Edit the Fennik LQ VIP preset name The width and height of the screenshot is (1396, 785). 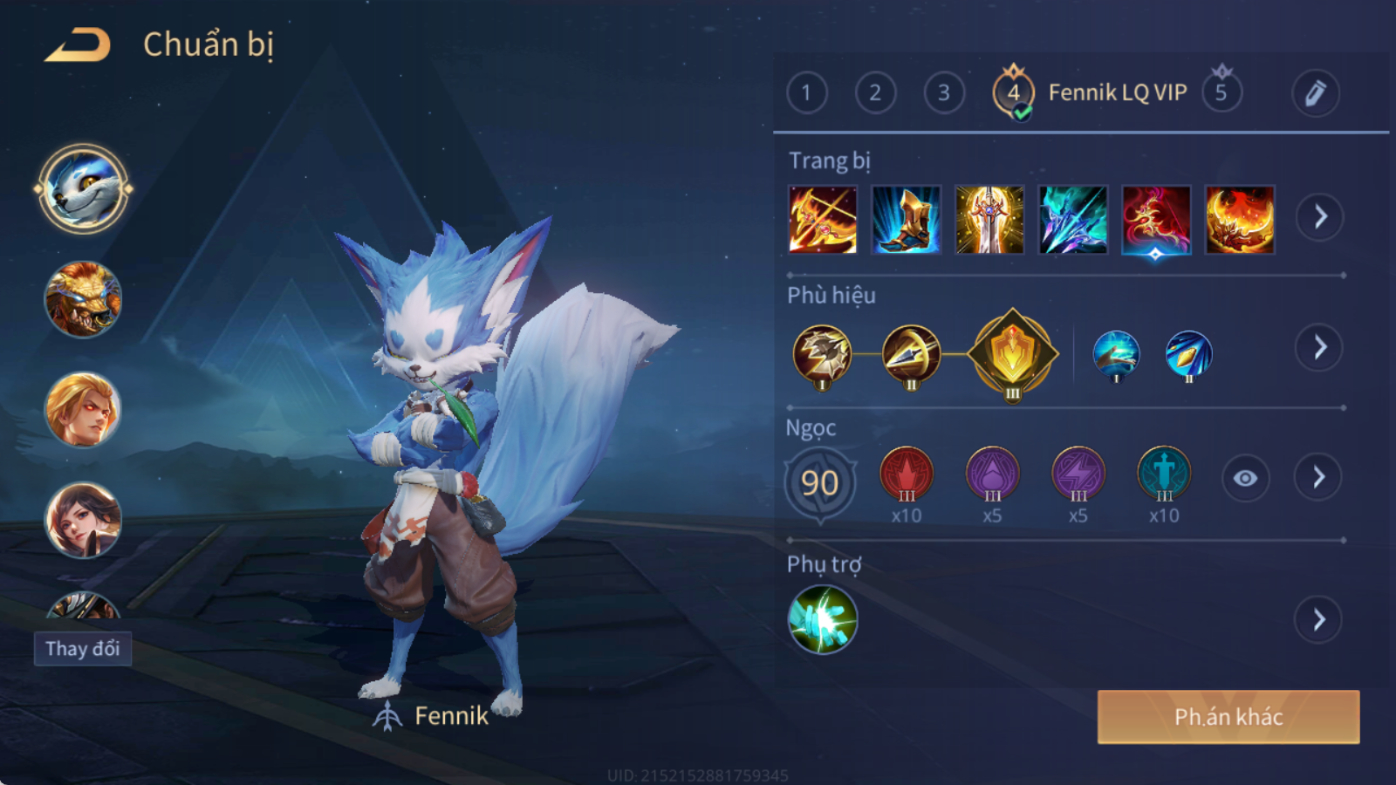[x=1315, y=94]
